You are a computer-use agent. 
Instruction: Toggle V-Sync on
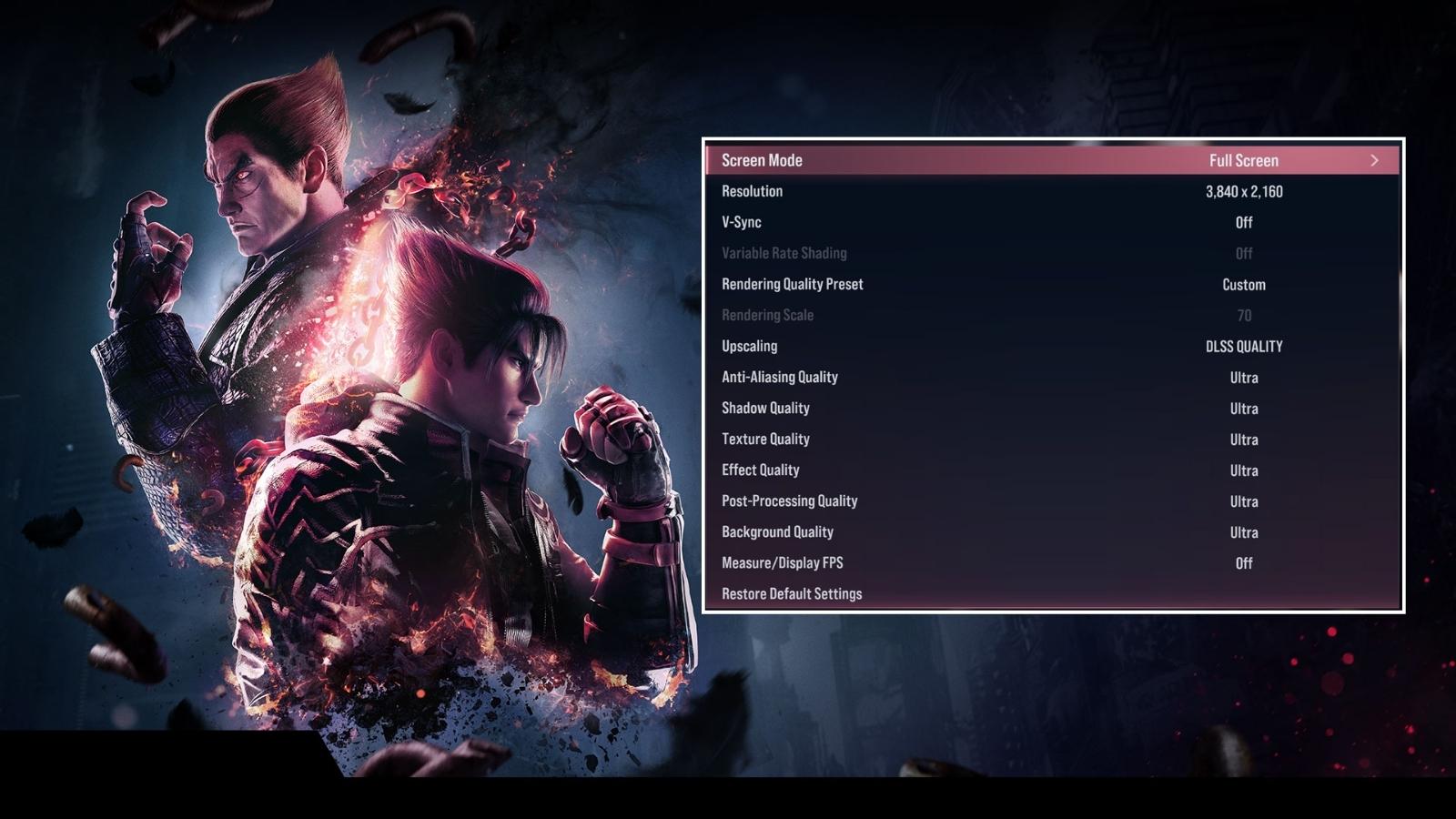[1243, 222]
